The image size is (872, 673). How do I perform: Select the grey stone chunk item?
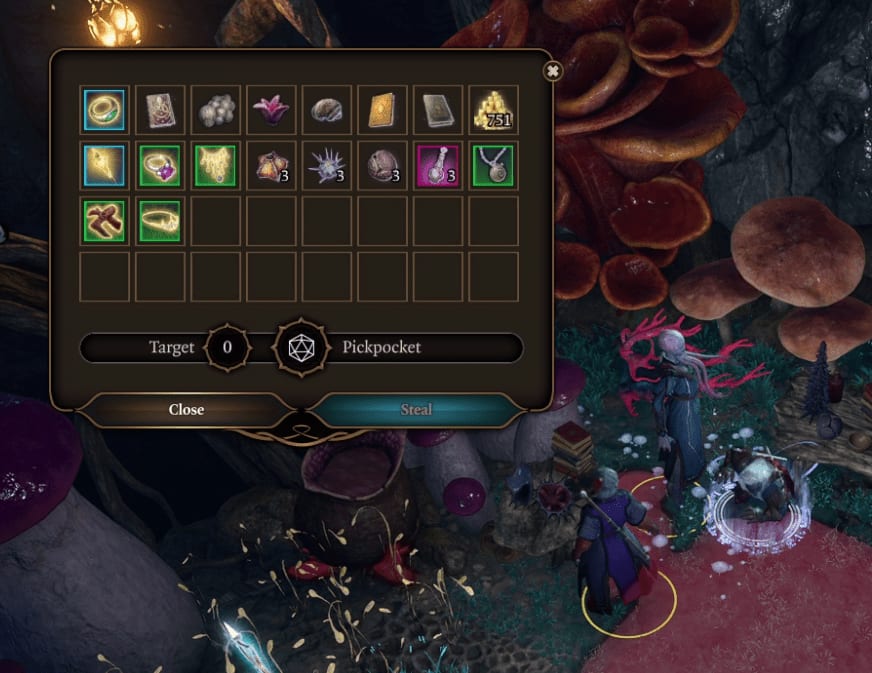[326, 110]
